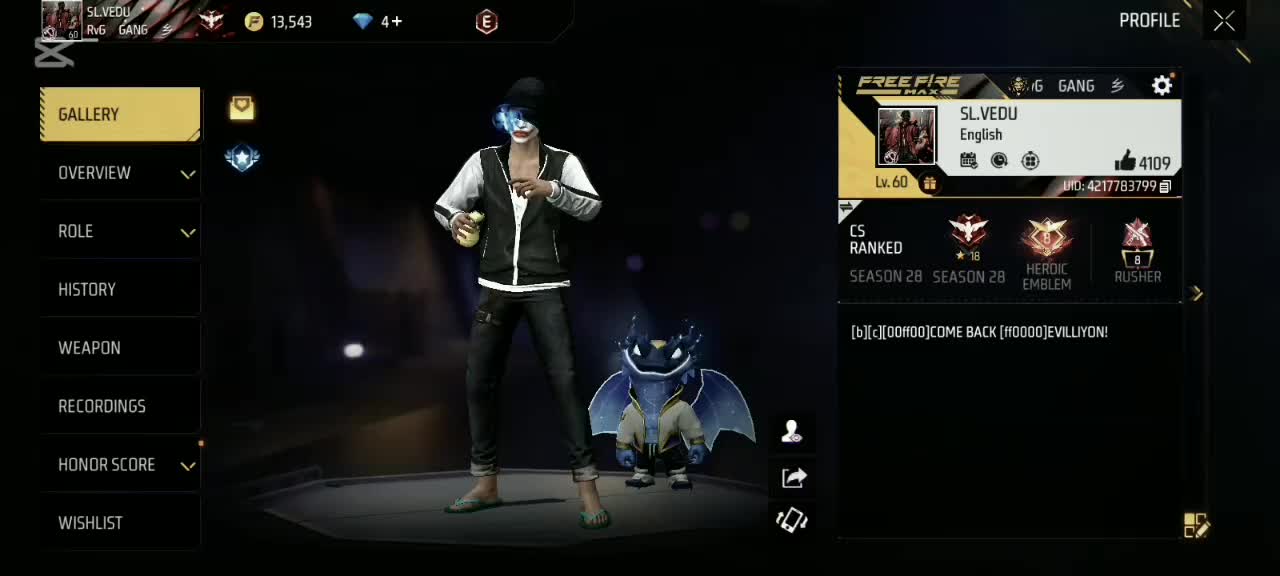Select the Weapon menu entry

[x=120, y=348]
